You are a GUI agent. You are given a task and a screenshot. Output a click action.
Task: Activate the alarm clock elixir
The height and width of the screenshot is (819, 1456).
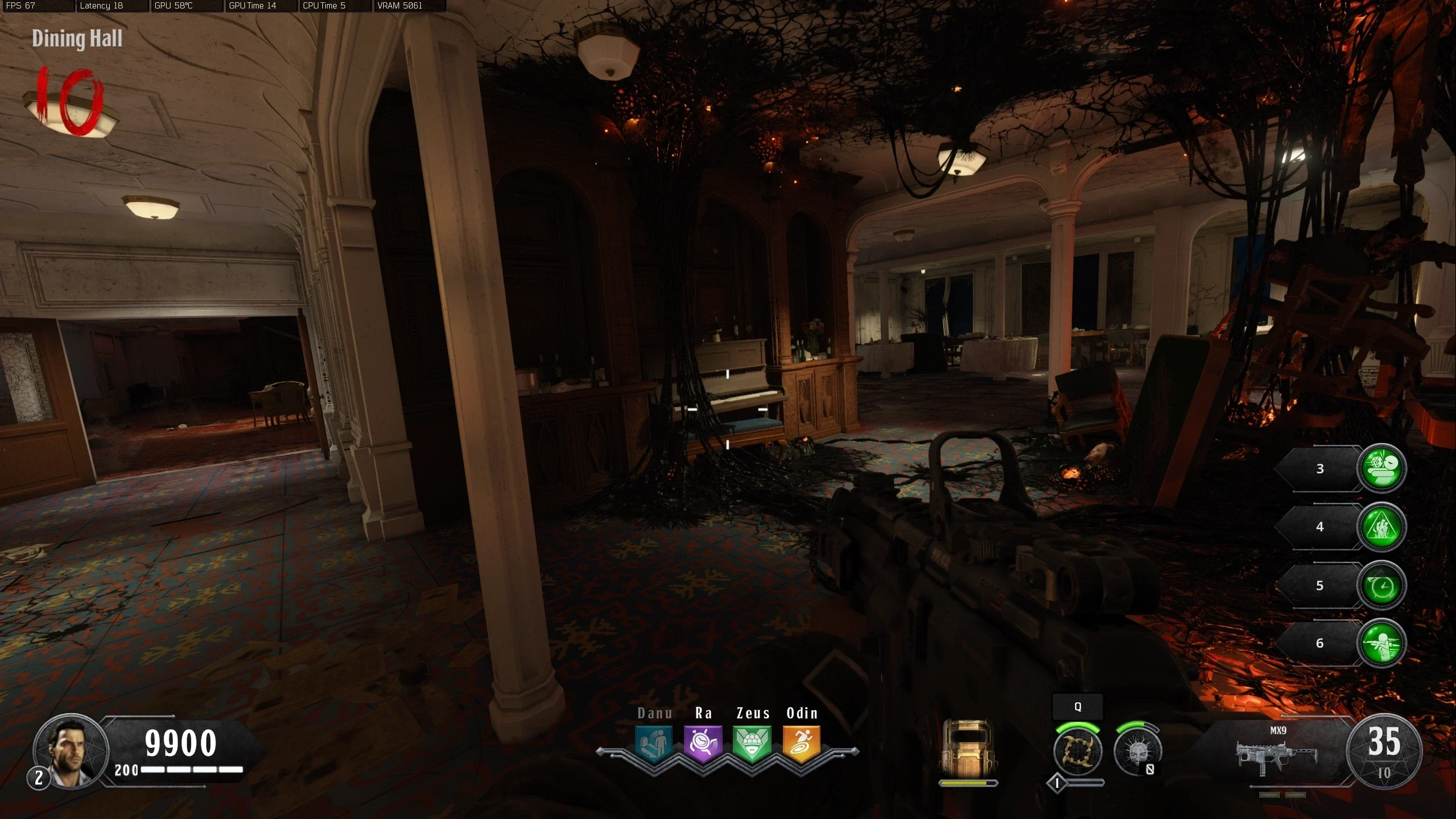pyautogui.click(x=1382, y=585)
